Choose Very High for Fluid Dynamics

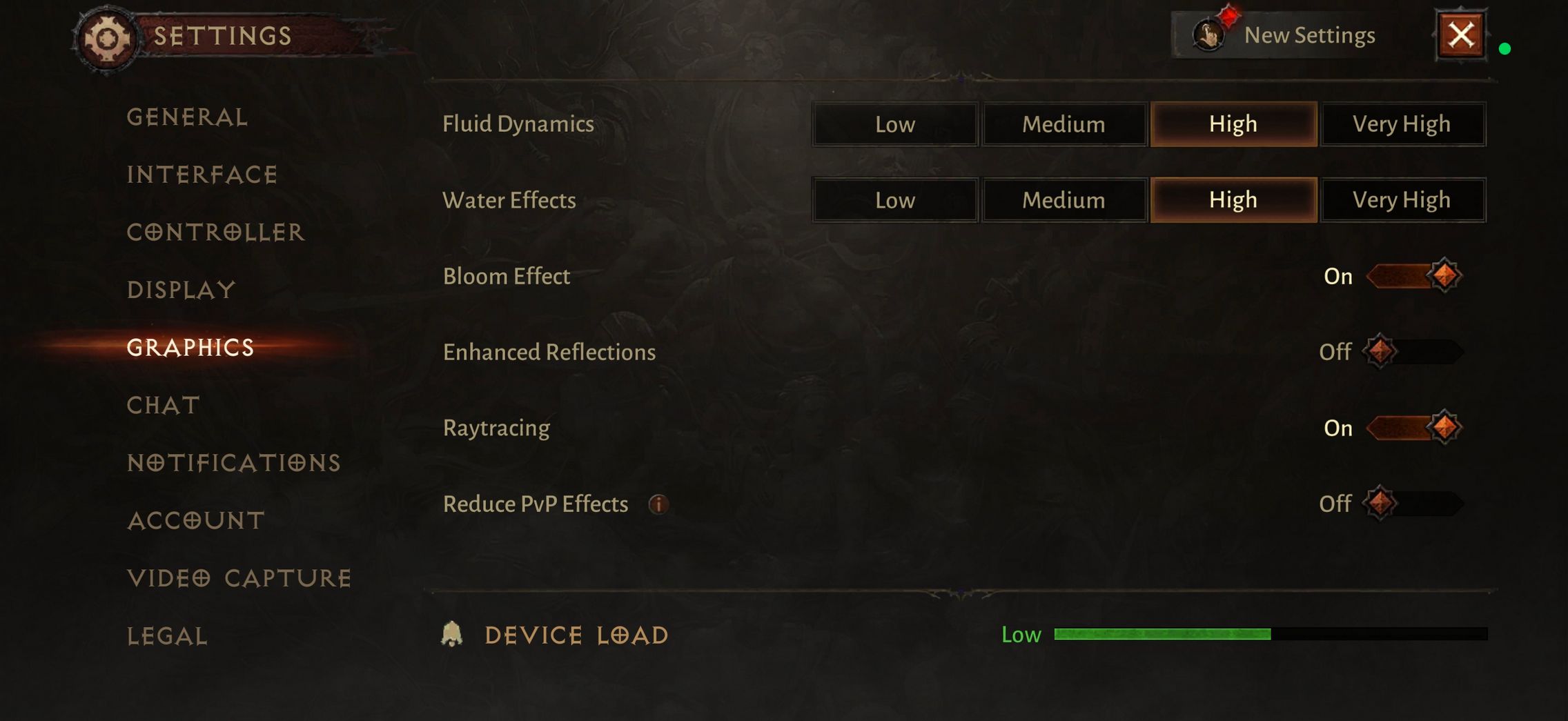(x=1402, y=124)
